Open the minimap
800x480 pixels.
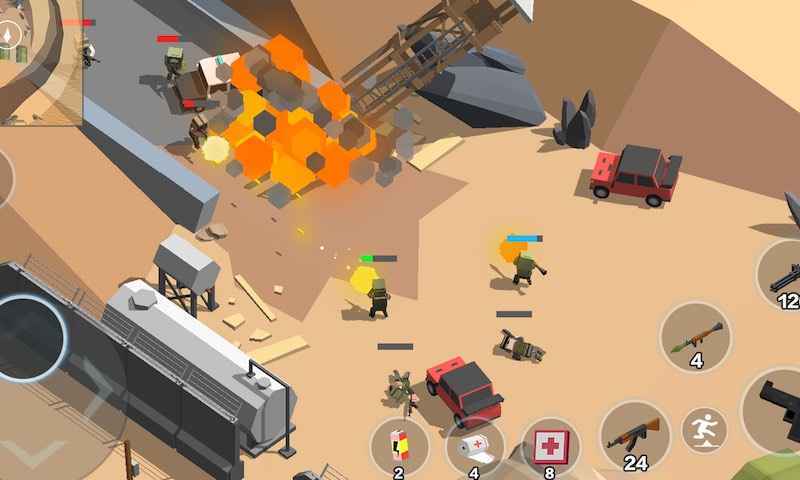coord(40,62)
